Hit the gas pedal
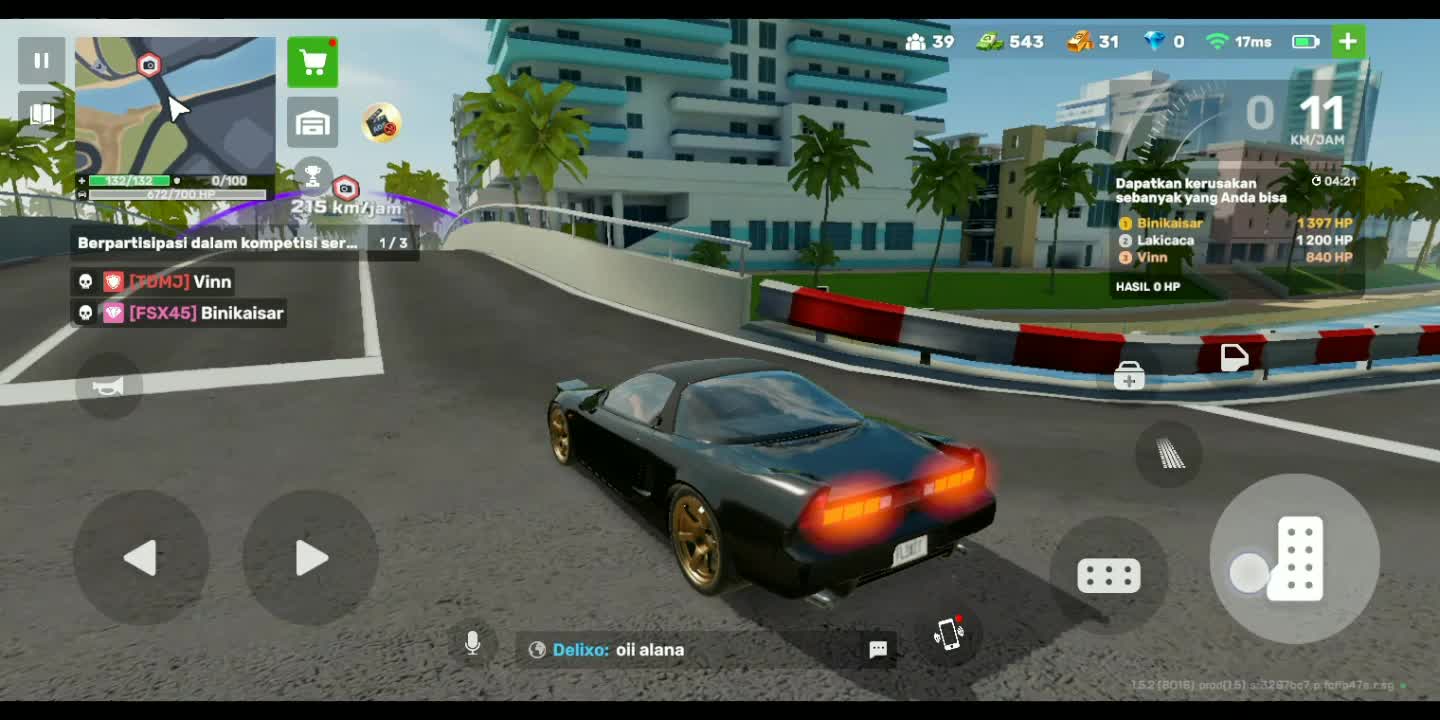Screen dimensions: 1440x720 (1296, 558)
